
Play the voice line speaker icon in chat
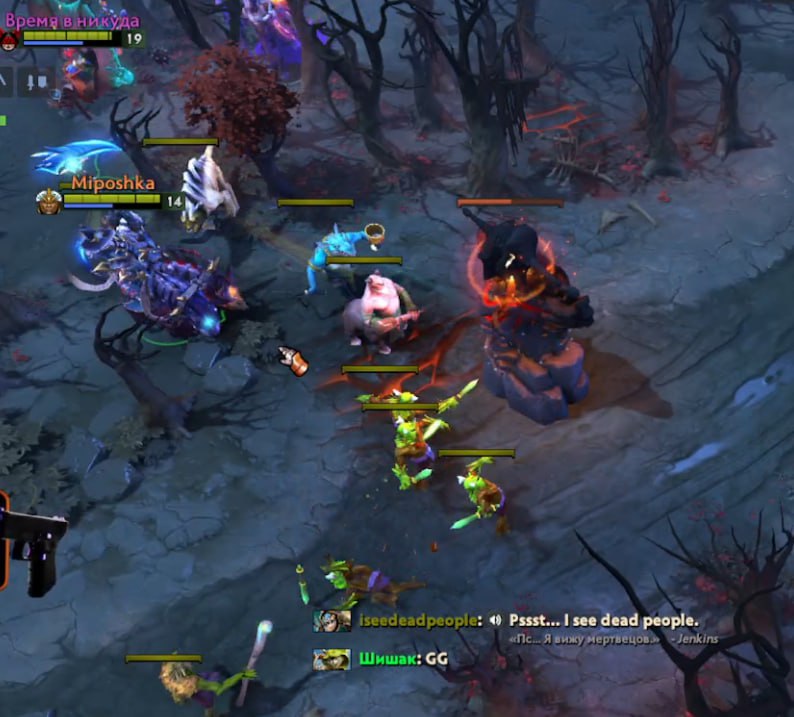pos(496,620)
